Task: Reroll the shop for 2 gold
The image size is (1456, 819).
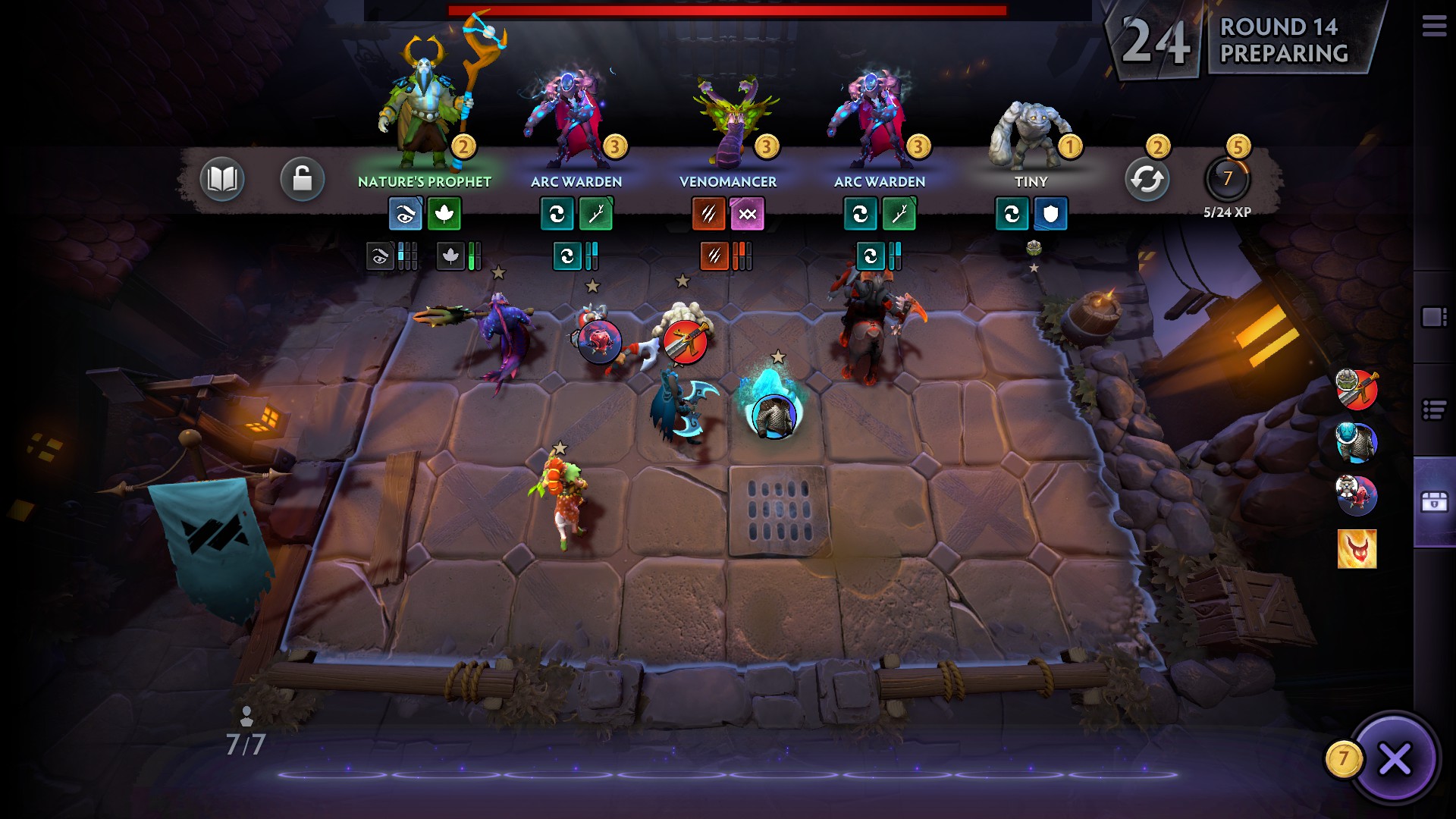Action: point(1147,180)
